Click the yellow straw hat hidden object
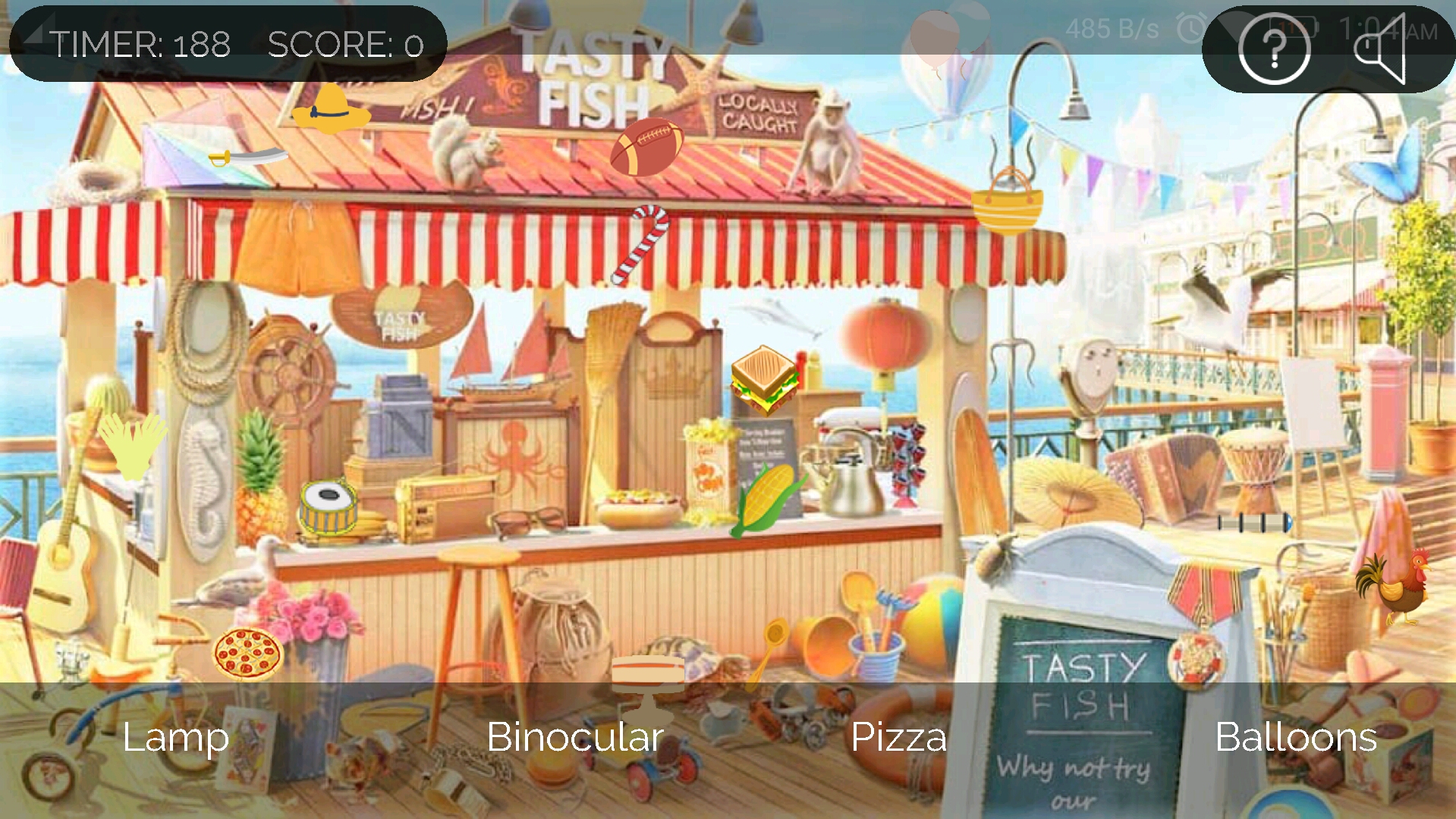 (x=332, y=112)
